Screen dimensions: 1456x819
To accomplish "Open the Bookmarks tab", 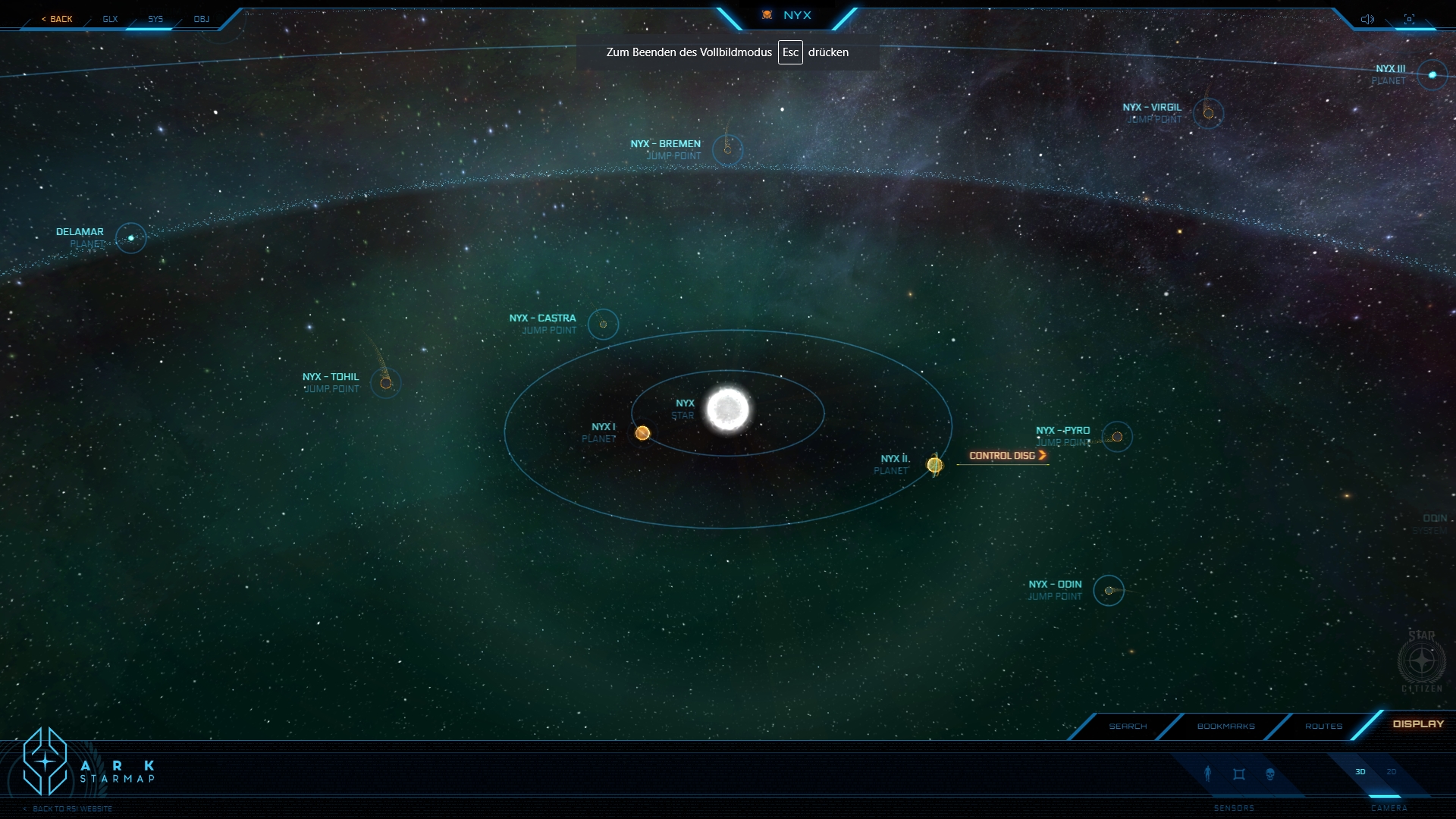I will (1225, 726).
